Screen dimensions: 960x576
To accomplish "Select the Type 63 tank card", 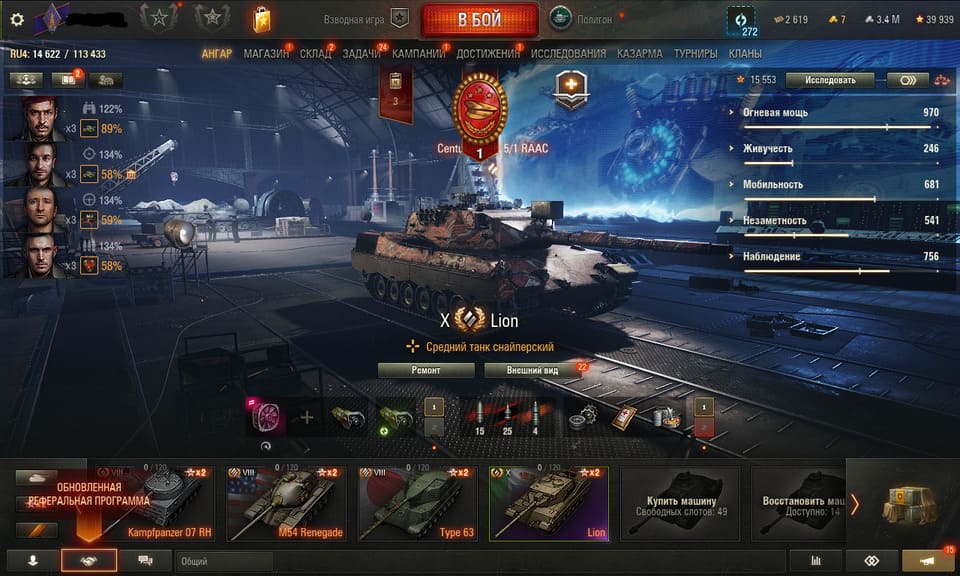I will [x=416, y=503].
